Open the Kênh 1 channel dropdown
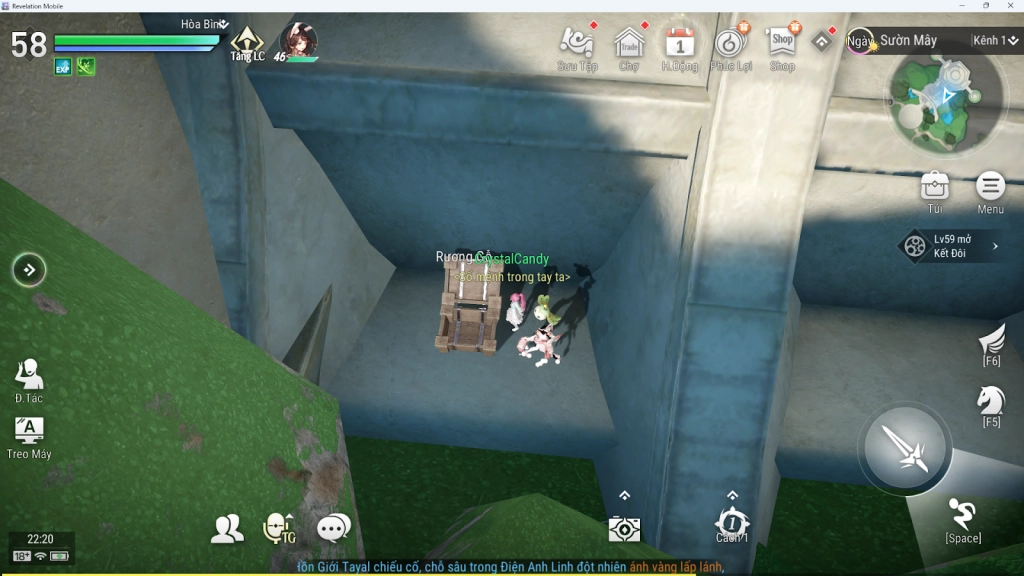Image resolution: width=1024 pixels, height=576 pixels. pyautogui.click(x=993, y=41)
